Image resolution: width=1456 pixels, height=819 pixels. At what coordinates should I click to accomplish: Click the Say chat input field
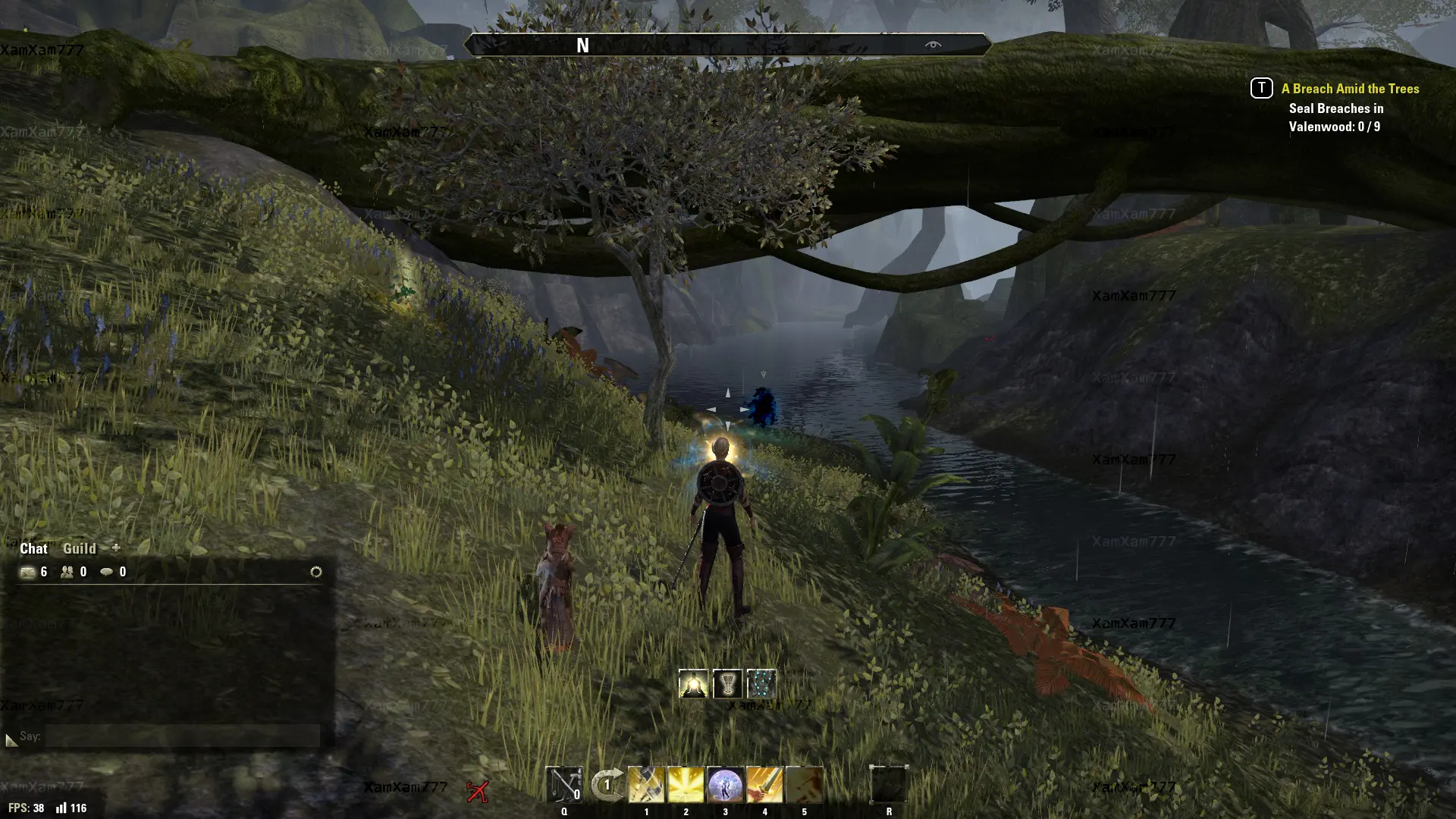182,736
